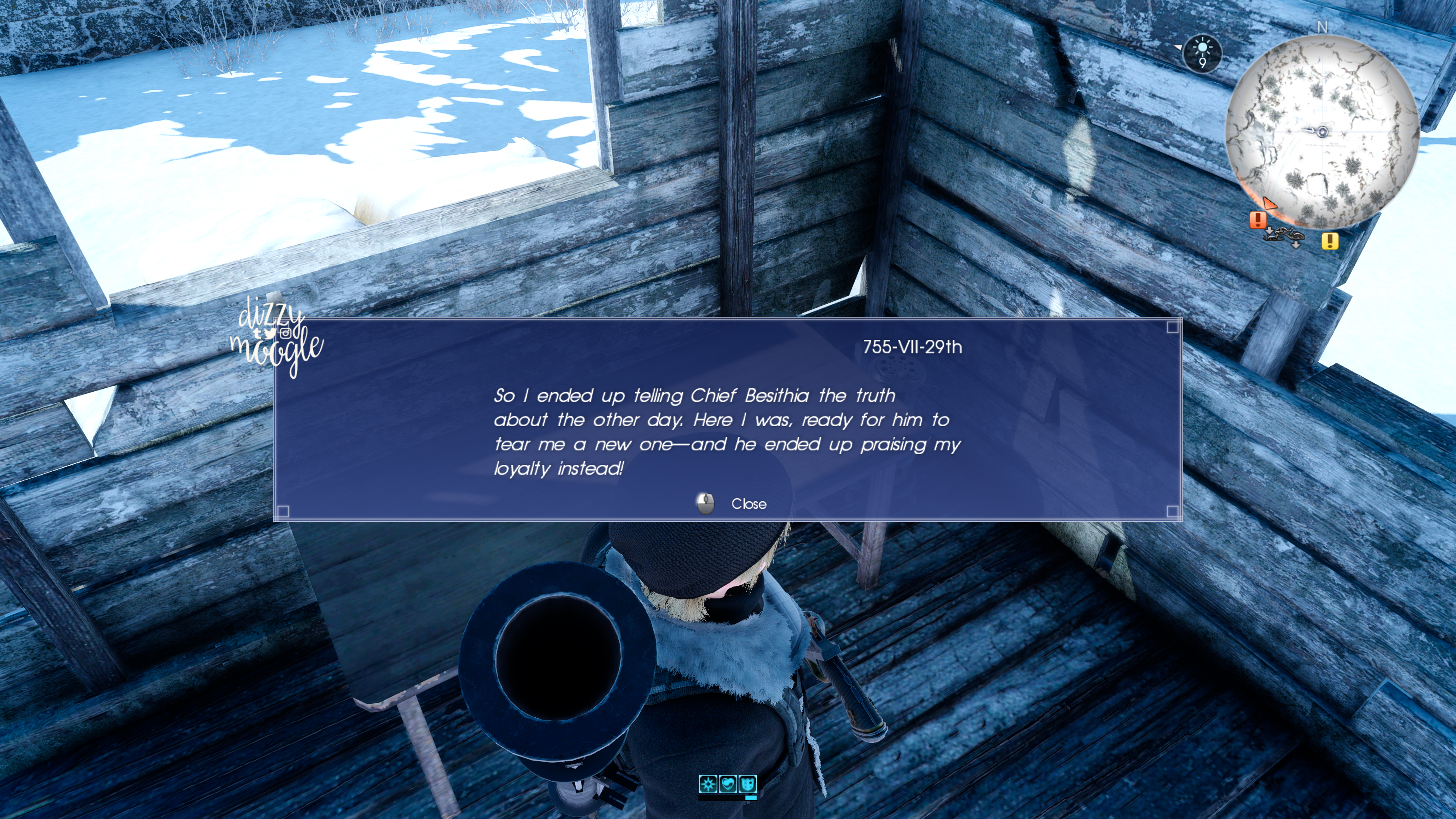Screen dimensions: 1456x819
Task: Click the heart buff status icon
Action: (x=728, y=784)
